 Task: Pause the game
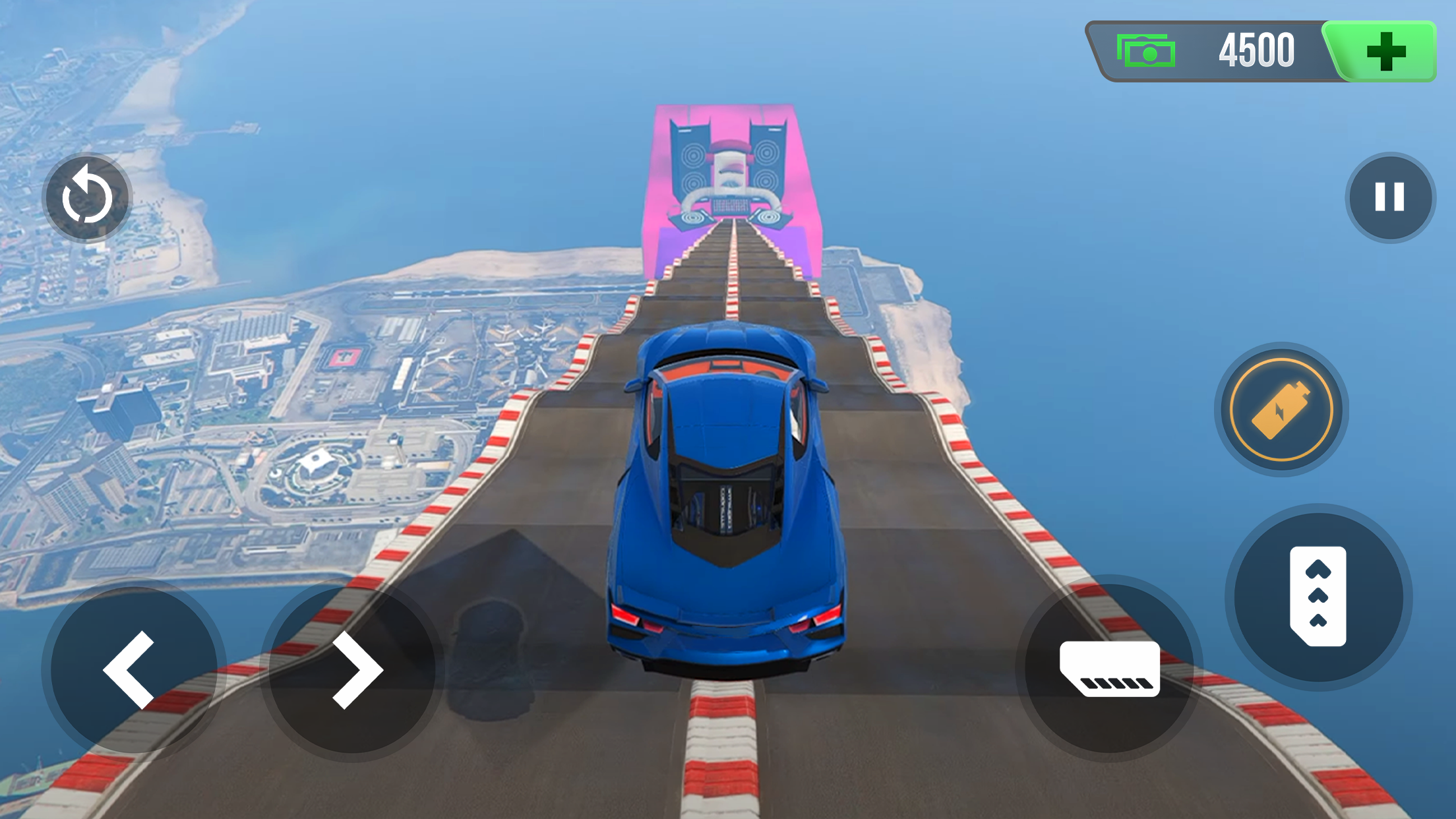click(x=1389, y=197)
